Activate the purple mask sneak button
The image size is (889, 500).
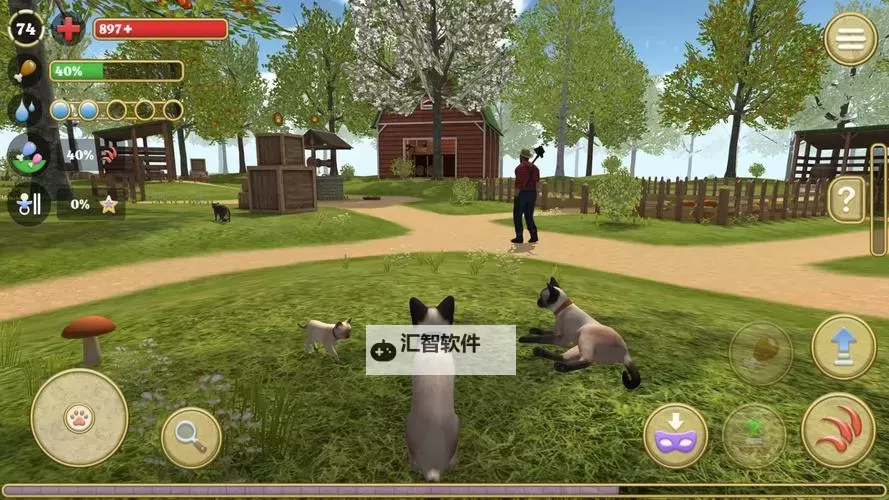point(675,435)
